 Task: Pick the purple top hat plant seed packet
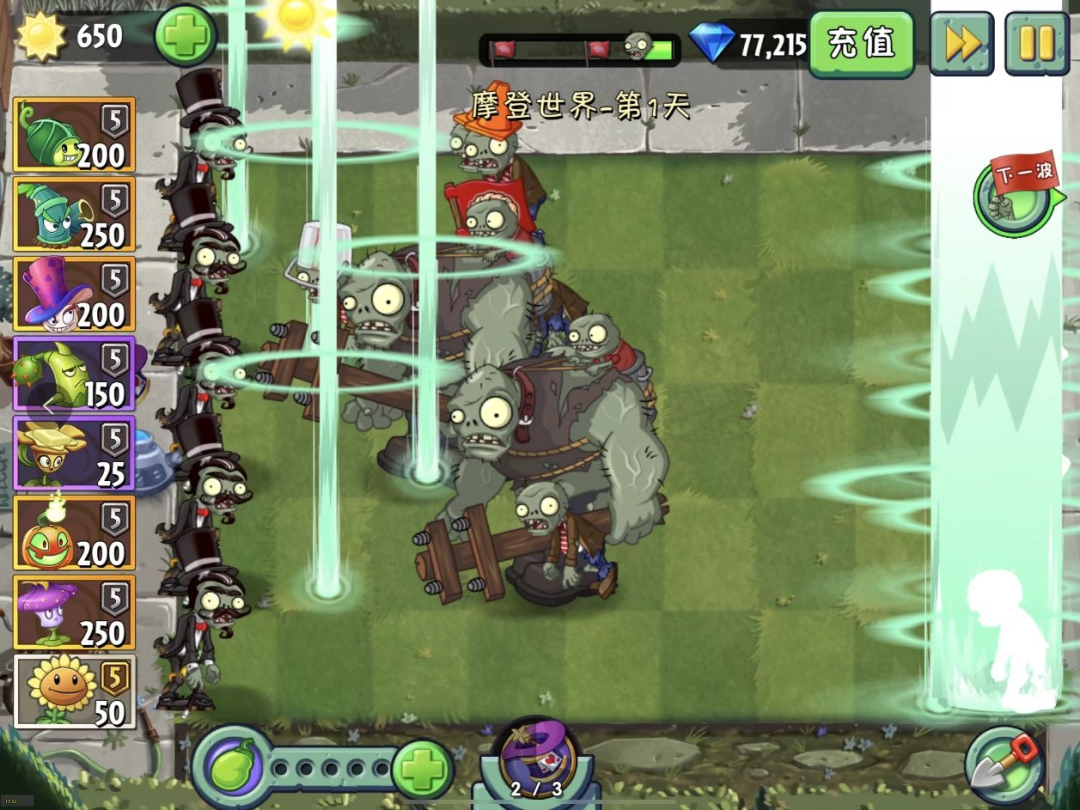[x=74, y=294]
